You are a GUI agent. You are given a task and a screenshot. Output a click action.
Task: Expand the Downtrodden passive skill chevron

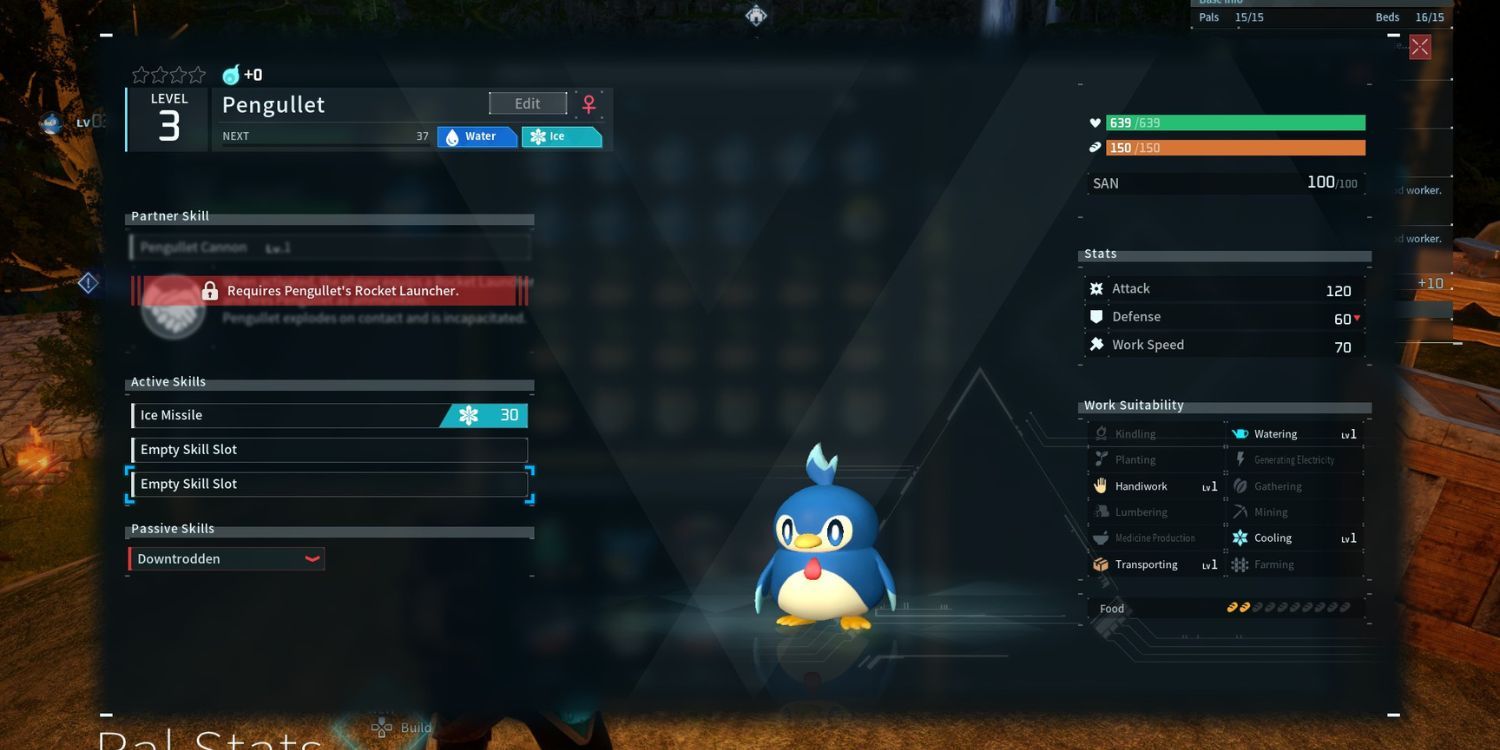pyautogui.click(x=311, y=559)
